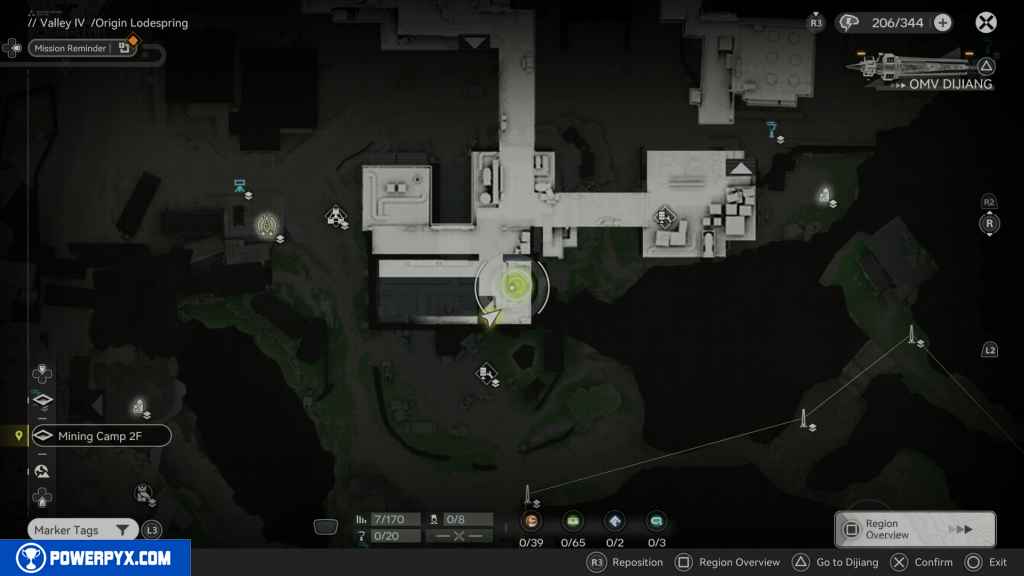This screenshot has height=576, width=1024.
Task: Select the blue collectible counter showing 0/2
Action: pyautogui.click(x=615, y=521)
